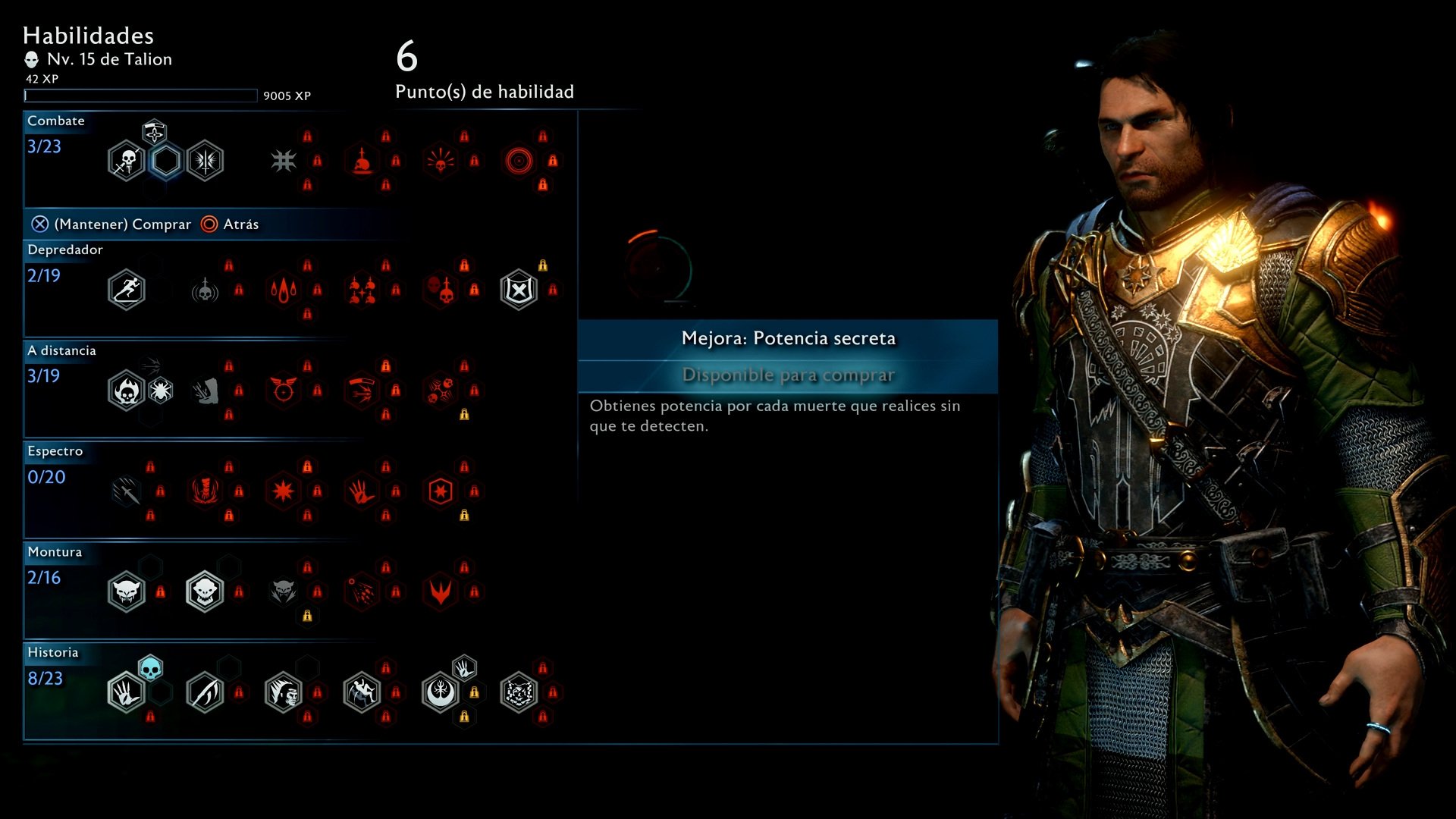The image size is (1456, 819).
Task: Choose the red drake wings Montura skill
Action: pyautogui.click(x=441, y=591)
